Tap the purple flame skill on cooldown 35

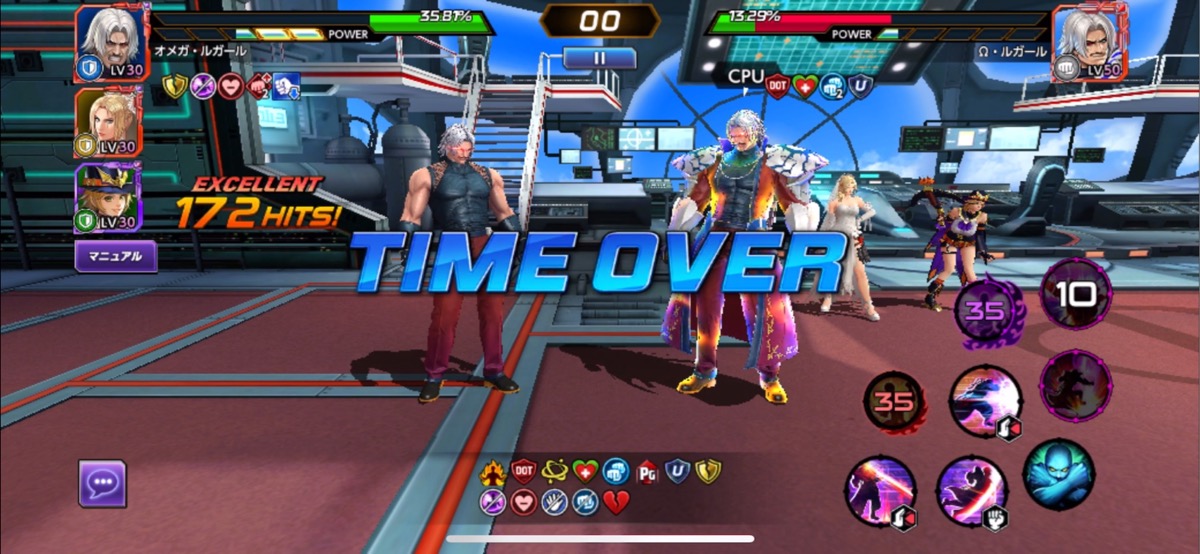tap(985, 310)
